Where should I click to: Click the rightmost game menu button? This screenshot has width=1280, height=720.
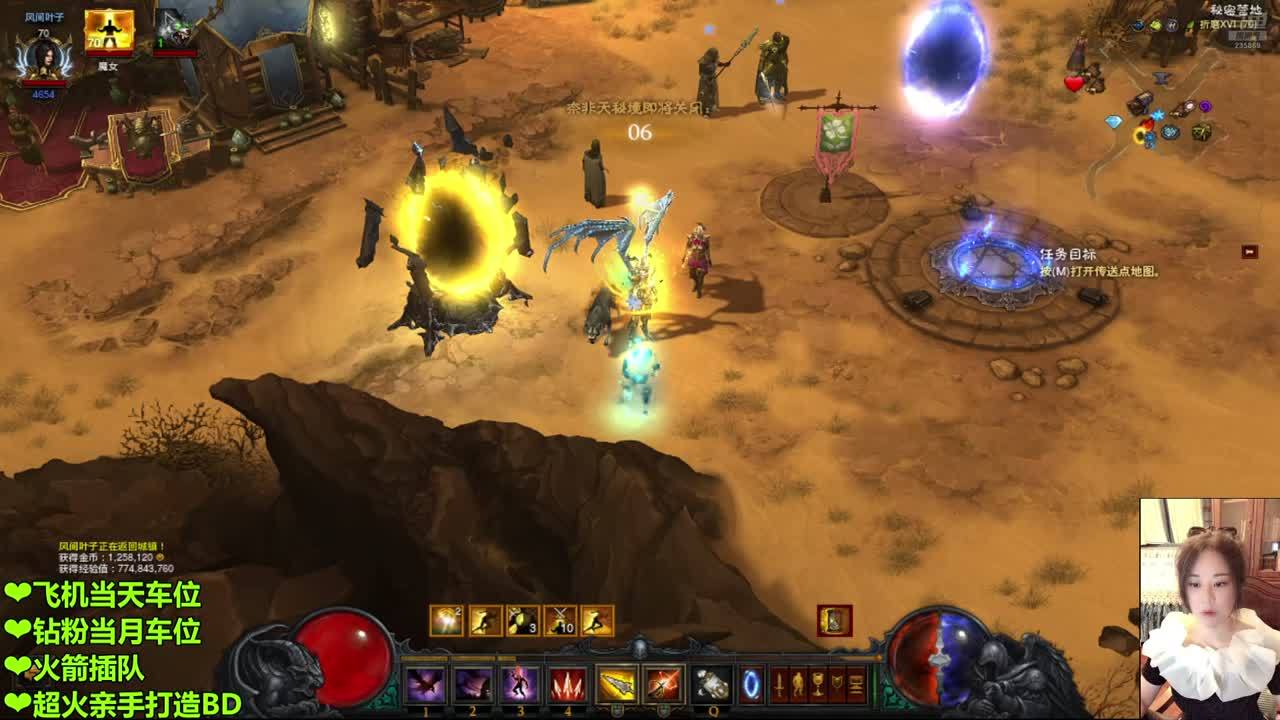(x=857, y=685)
